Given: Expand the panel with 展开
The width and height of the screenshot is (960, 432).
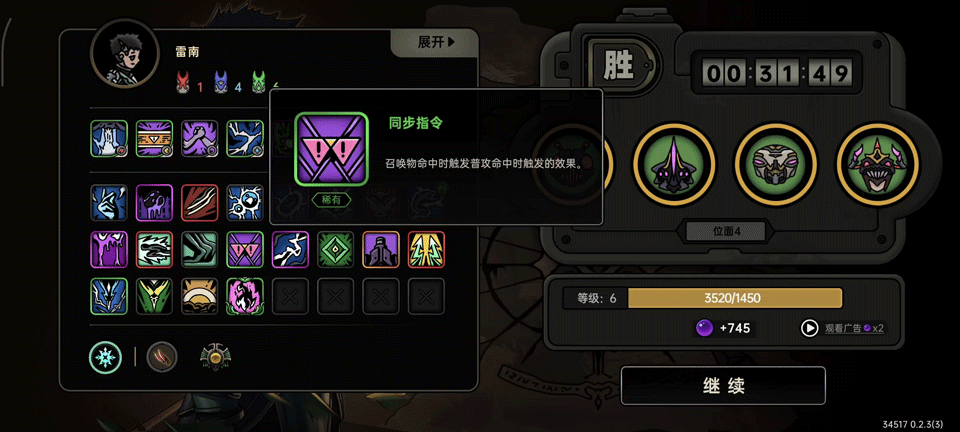Looking at the screenshot, I should (x=435, y=42).
